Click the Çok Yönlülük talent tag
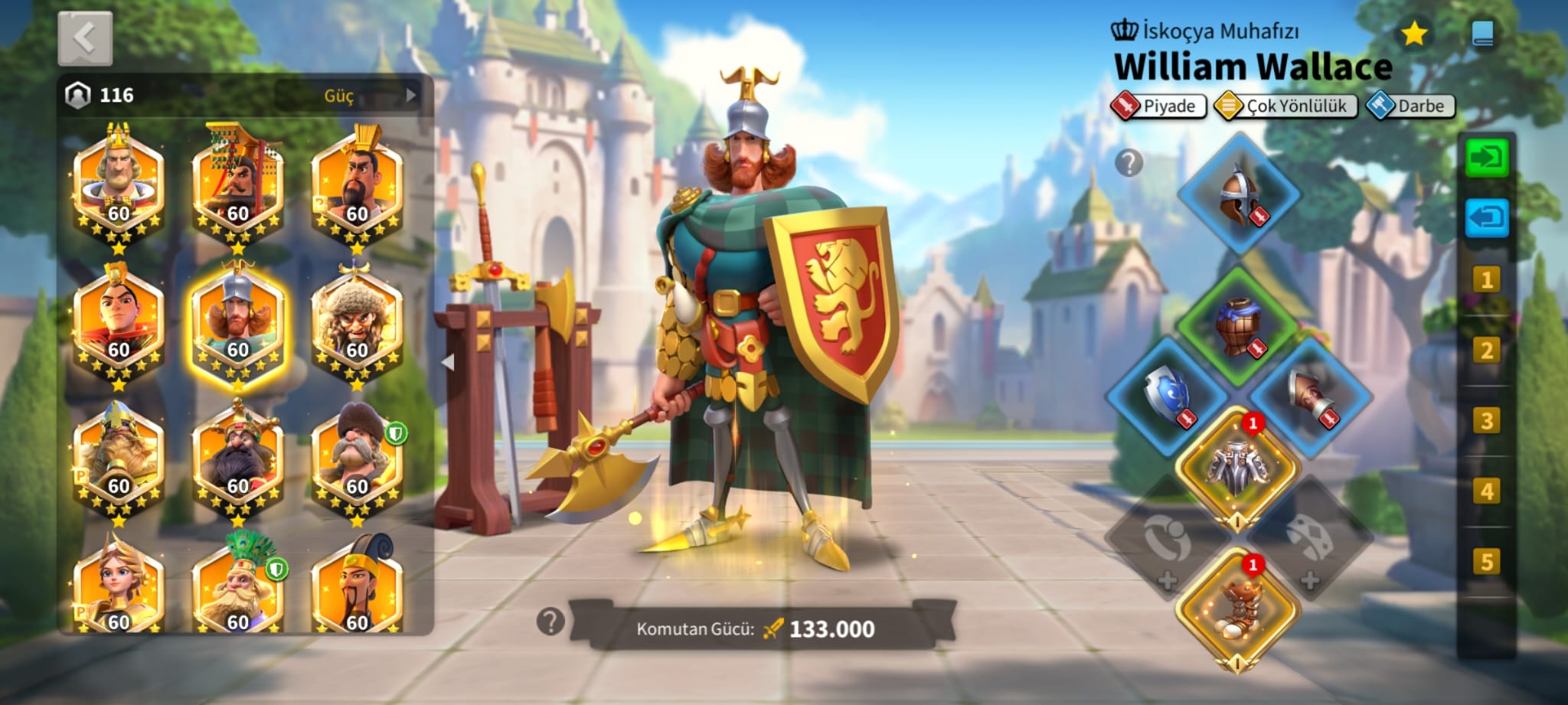Screen dimensions: 1568x705 pos(1285,106)
